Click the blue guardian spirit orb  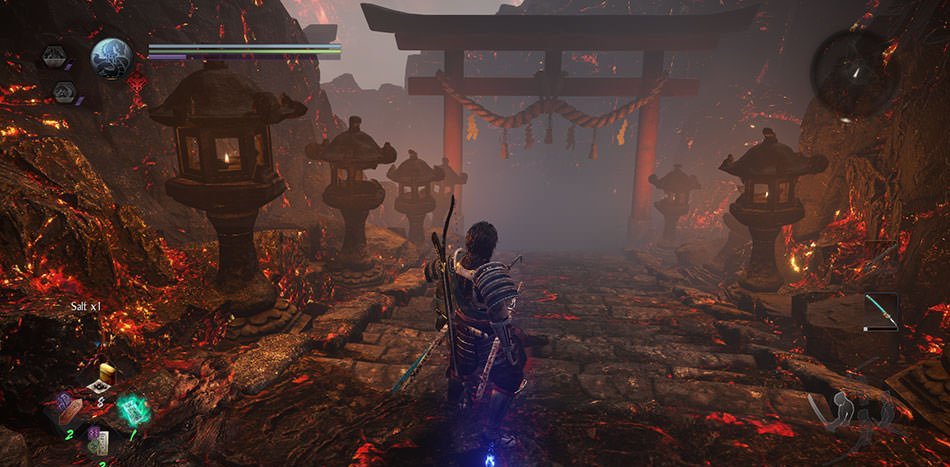point(111,58)
